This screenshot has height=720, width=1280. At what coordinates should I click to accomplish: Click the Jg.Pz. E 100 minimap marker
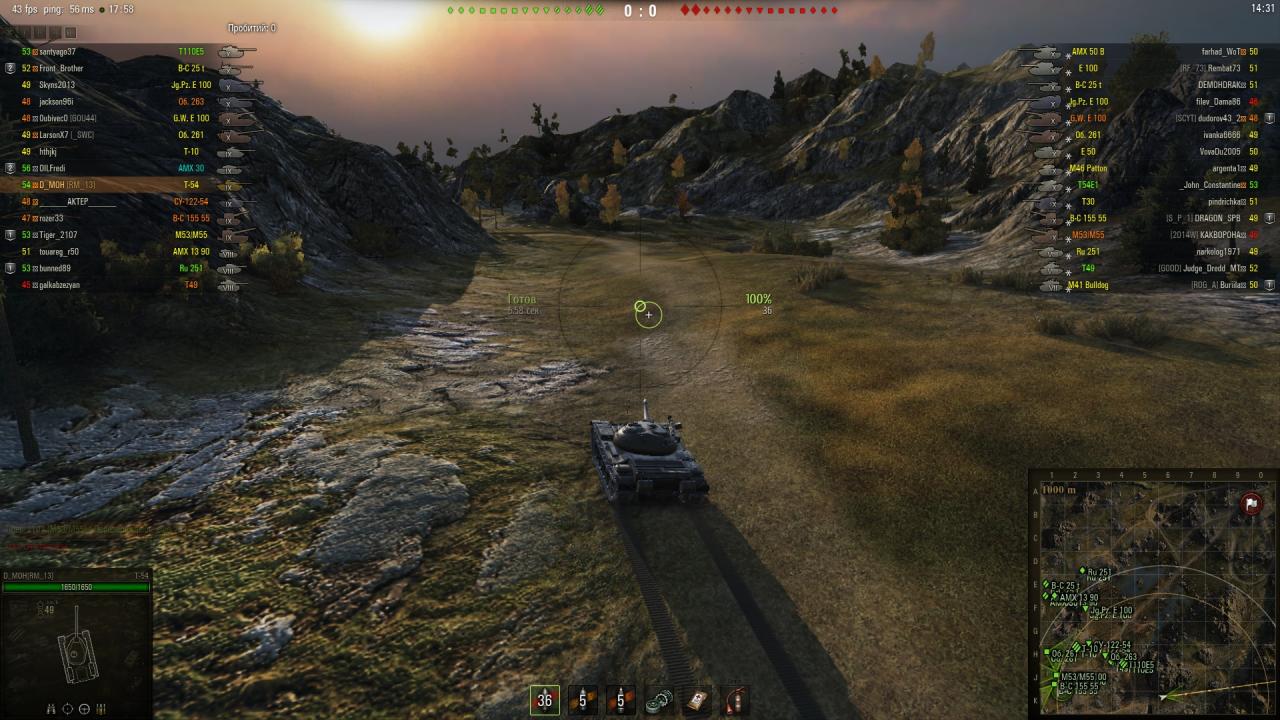click(x=1086, y=608)
